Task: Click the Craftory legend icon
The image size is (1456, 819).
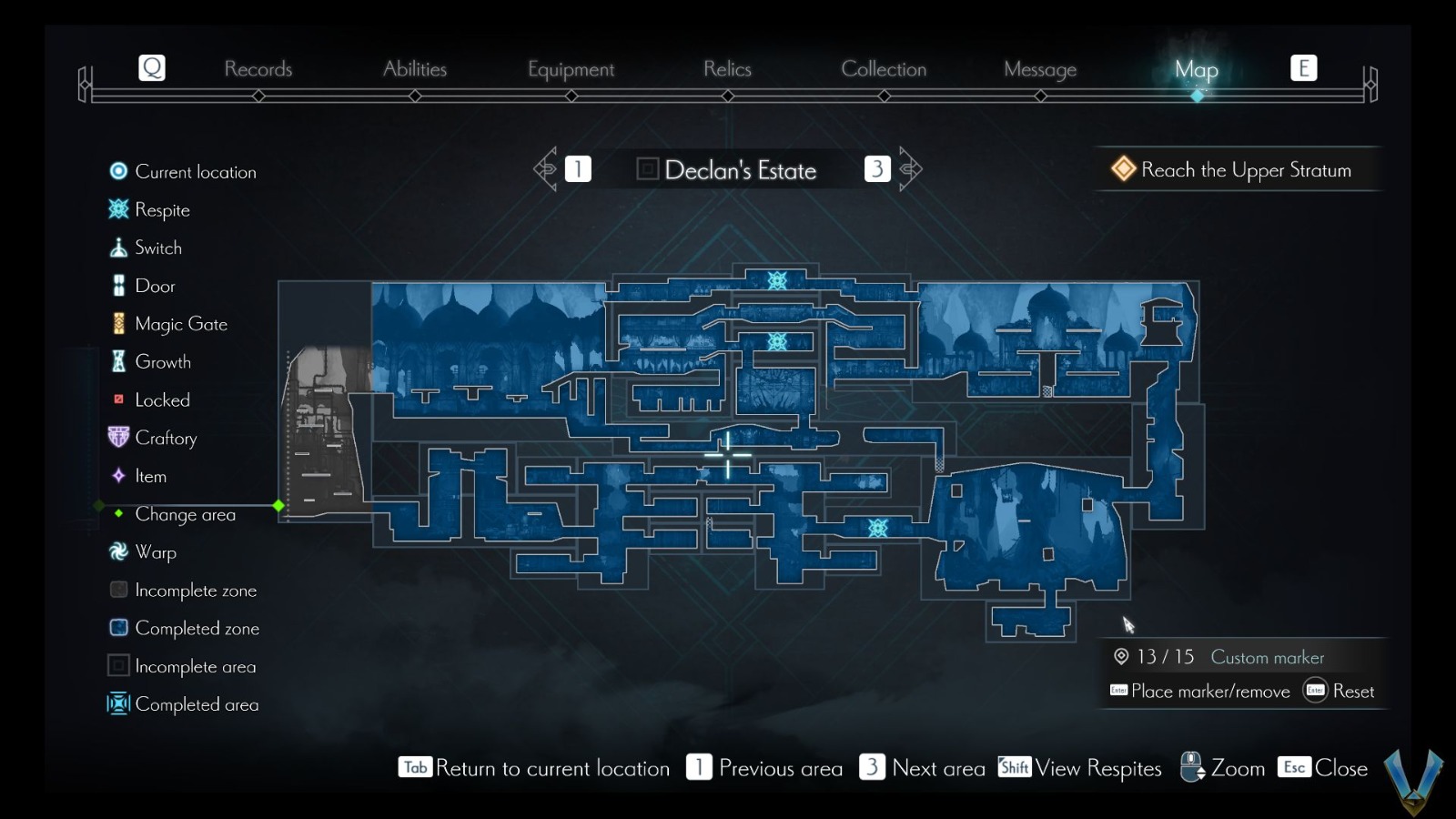Action: click(116, 438)
